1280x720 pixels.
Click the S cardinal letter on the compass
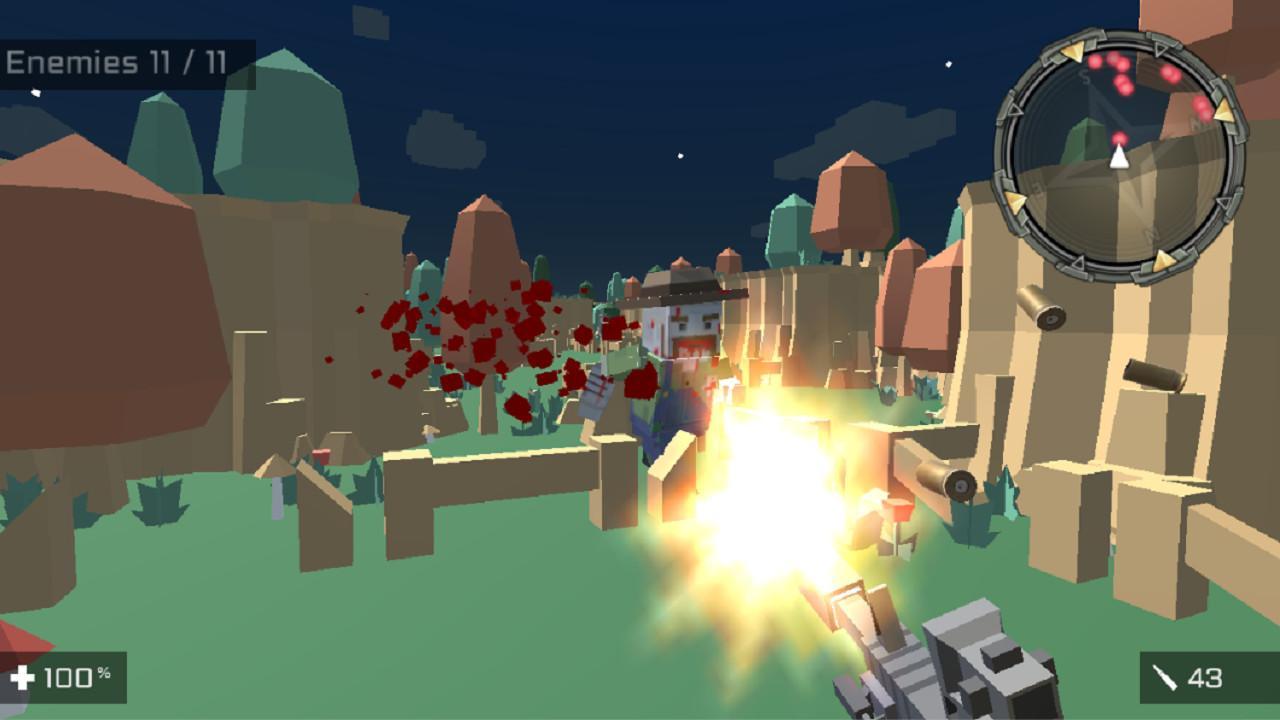click(1083, 75)
